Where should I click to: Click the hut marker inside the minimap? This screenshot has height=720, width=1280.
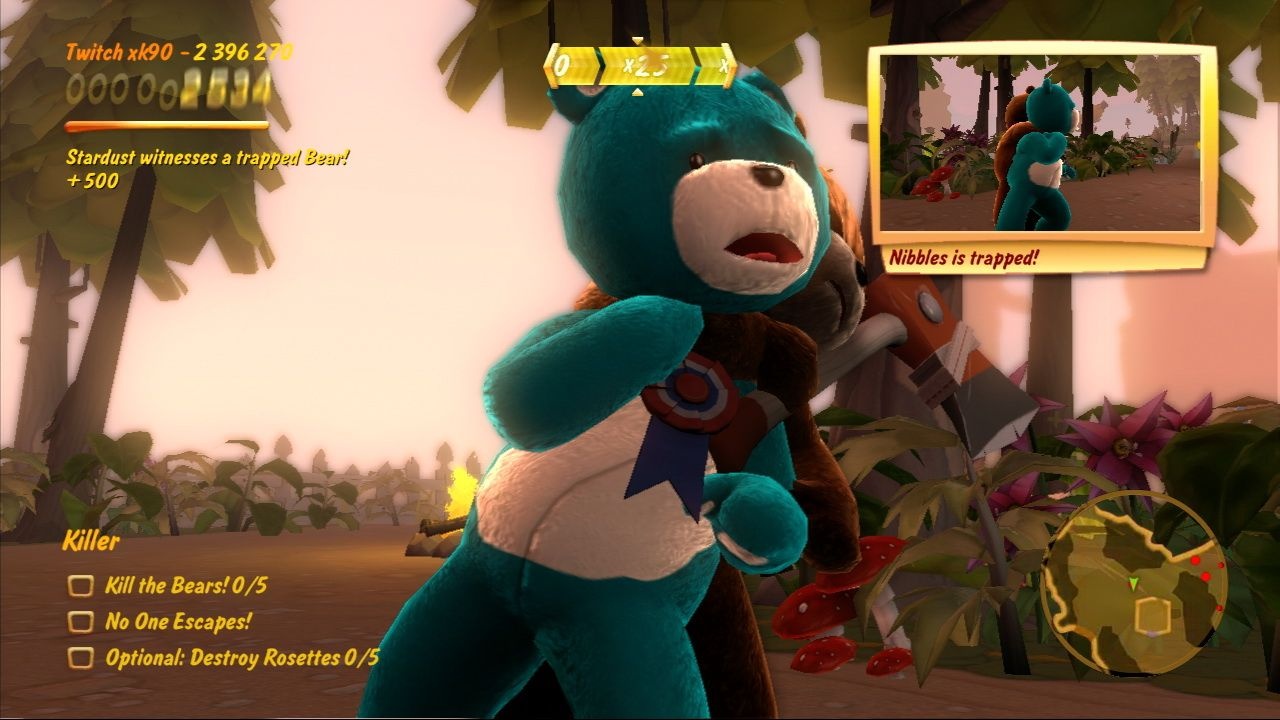coord(1153,617)
